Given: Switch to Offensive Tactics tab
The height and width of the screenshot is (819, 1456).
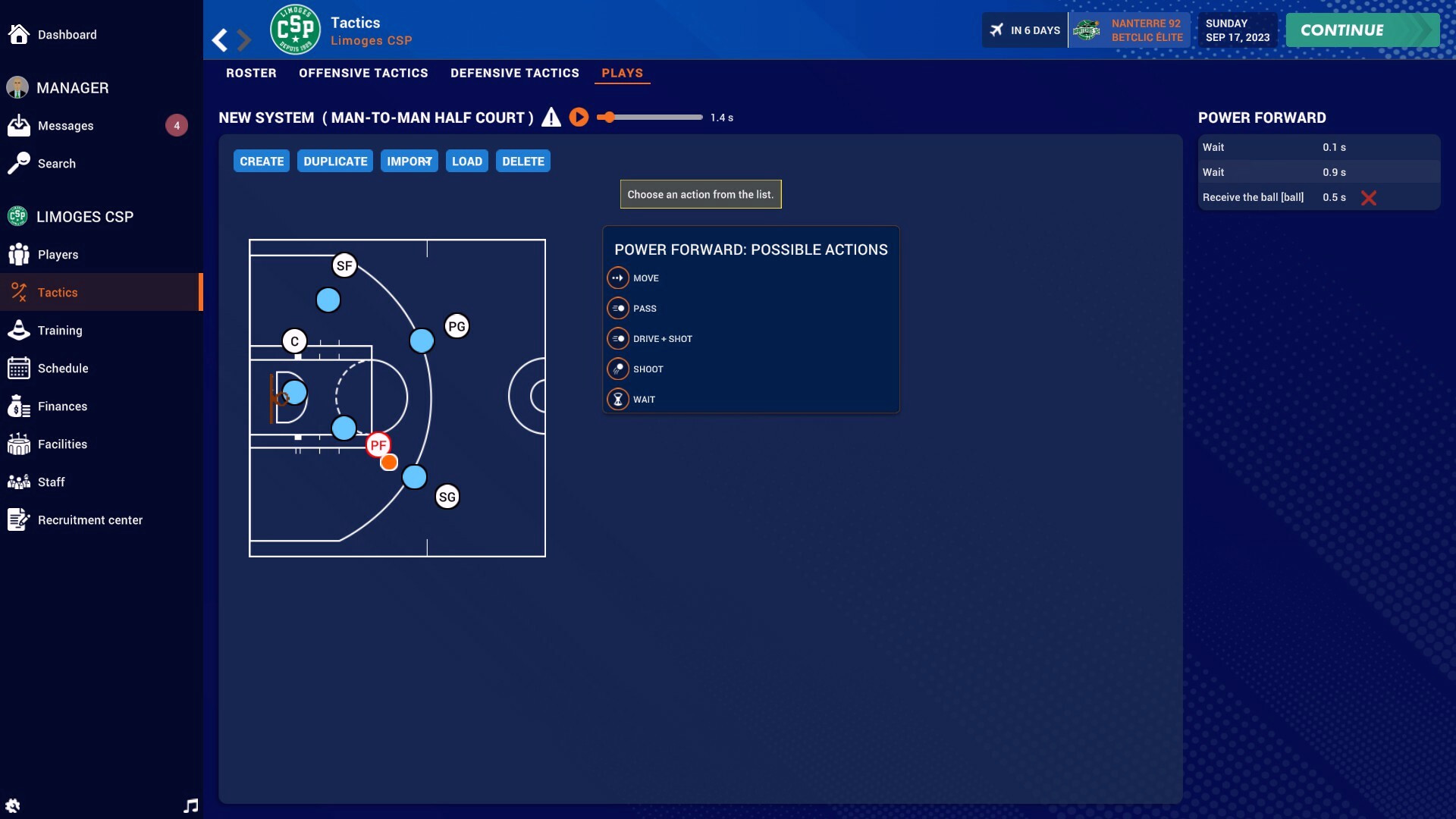Looking at the screenshot, I should tap(363, 73).
